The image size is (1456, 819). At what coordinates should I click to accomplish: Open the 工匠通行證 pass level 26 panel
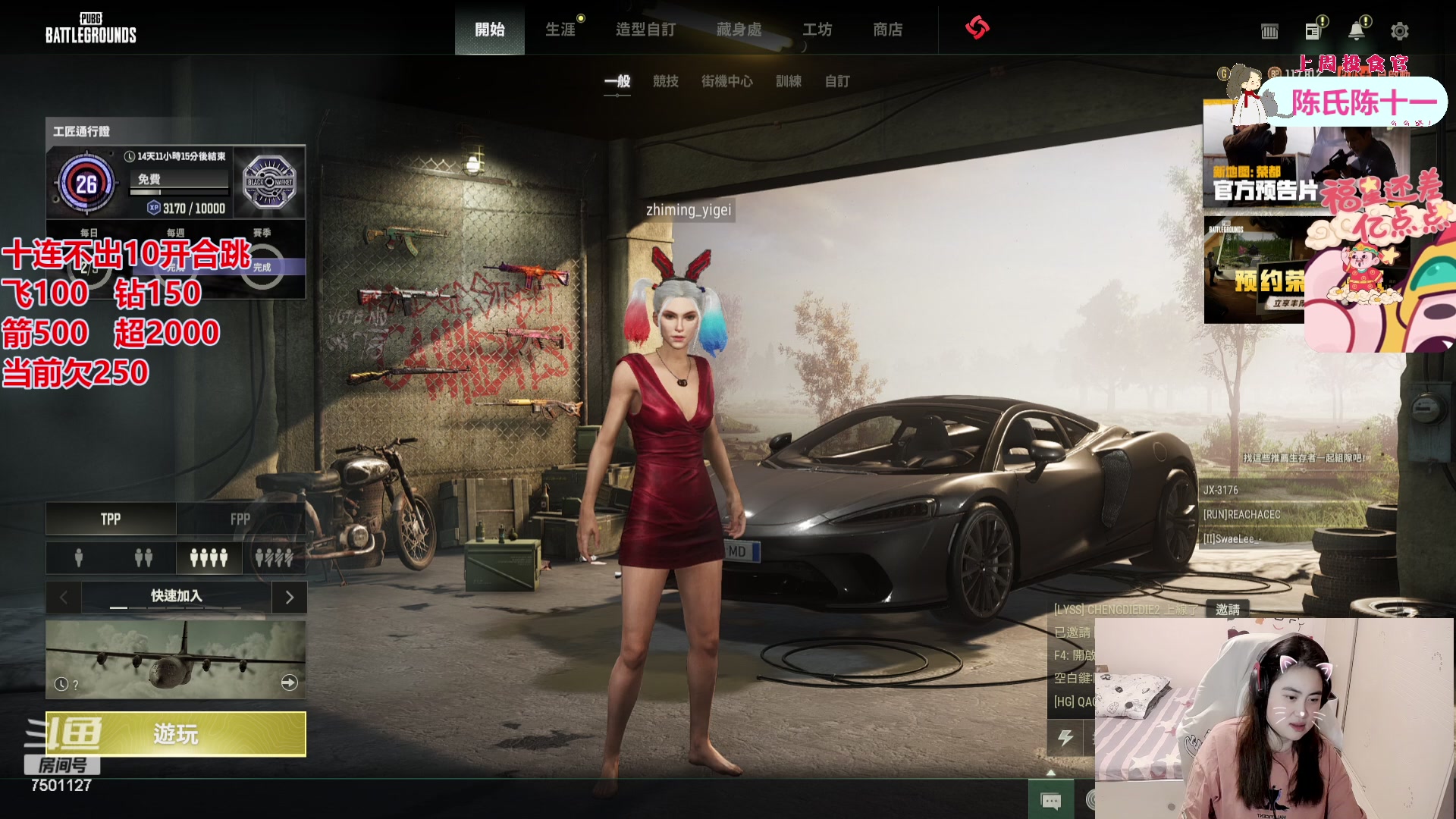coord(86,184)
